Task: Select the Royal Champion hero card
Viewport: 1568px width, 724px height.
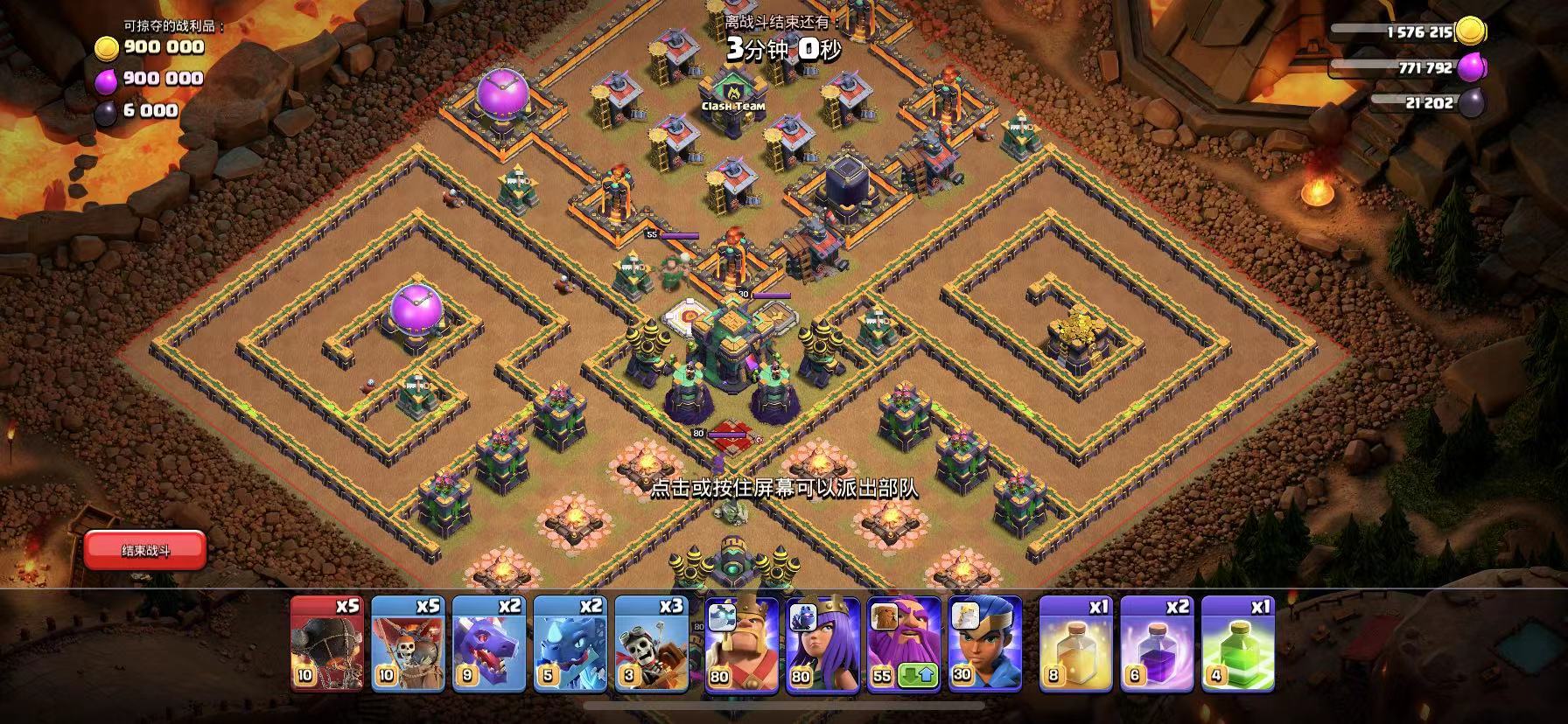Action: [x=985, y=644]
